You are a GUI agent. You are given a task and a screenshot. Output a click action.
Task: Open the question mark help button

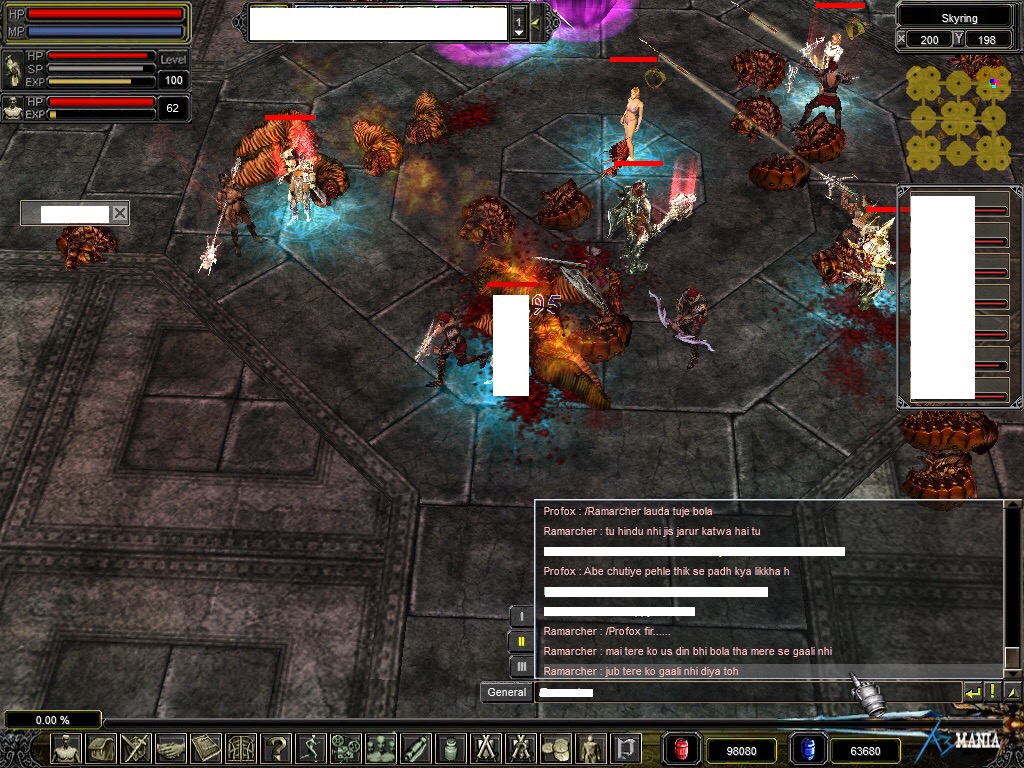(x=275, y=748)
